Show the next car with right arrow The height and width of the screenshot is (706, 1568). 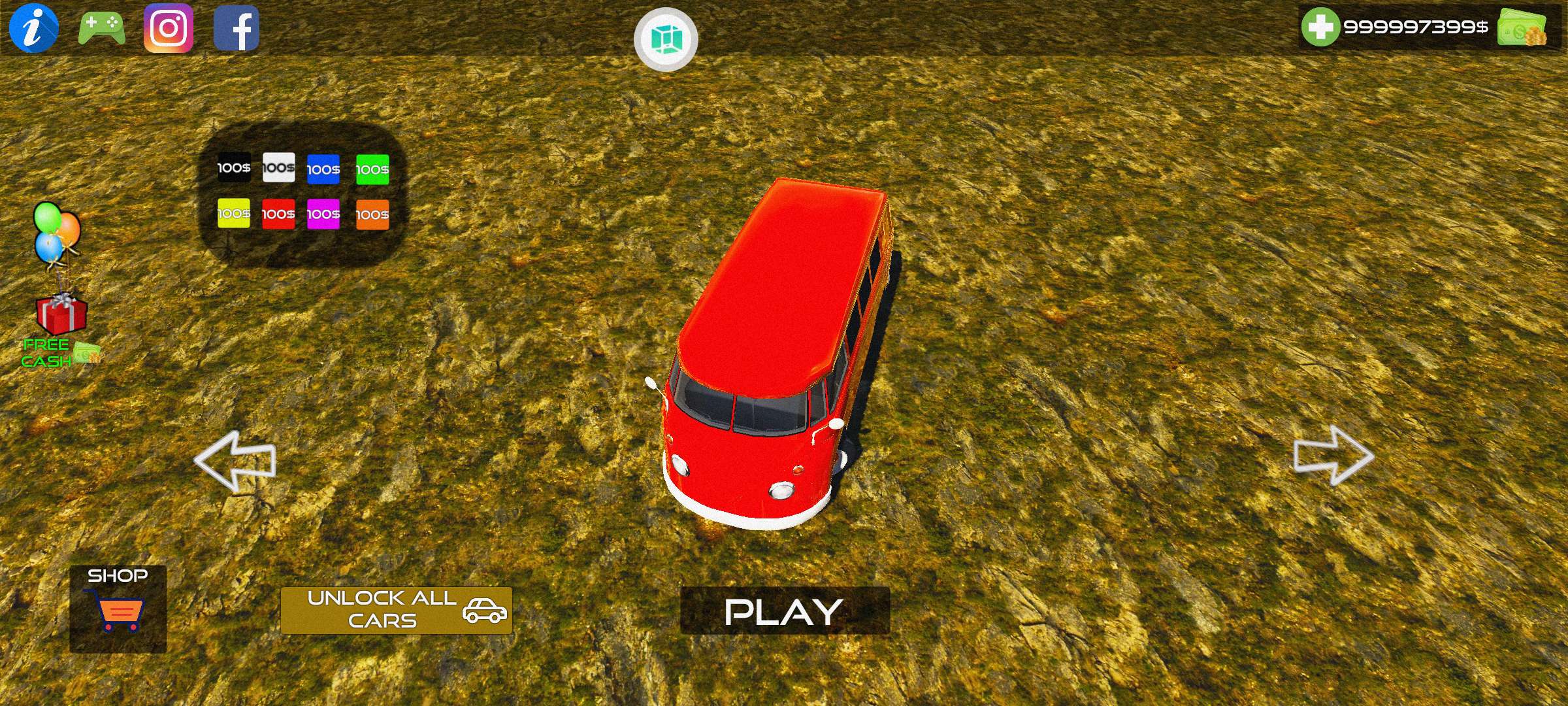point(1333,456)
